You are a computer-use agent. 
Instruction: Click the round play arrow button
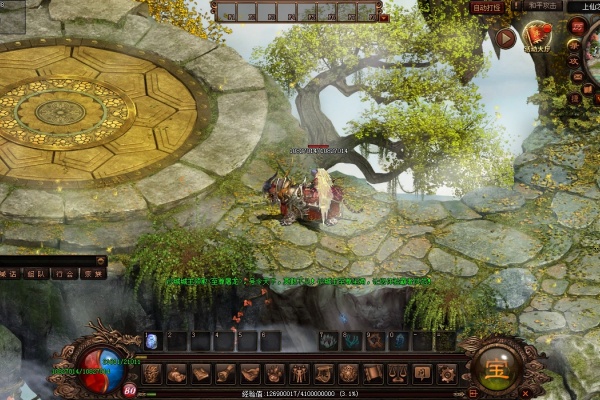[x=506, y=39]
